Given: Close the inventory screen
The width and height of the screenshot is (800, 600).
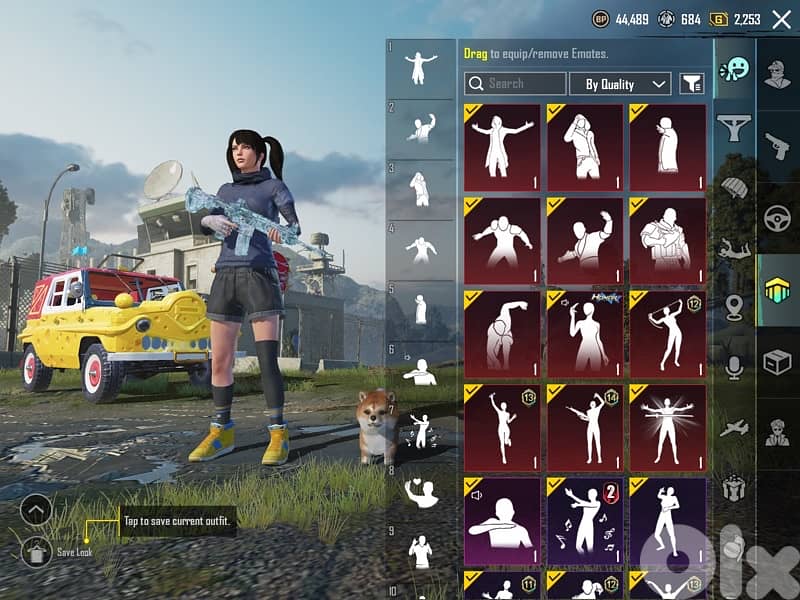Looking at the screenshot, I should coord(781,19).
